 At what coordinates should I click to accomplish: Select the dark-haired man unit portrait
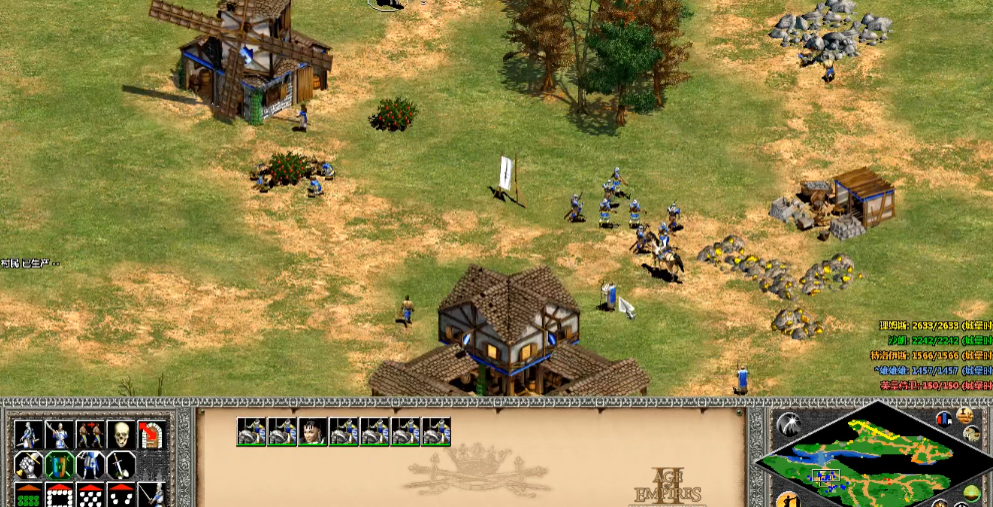point(313,431)
